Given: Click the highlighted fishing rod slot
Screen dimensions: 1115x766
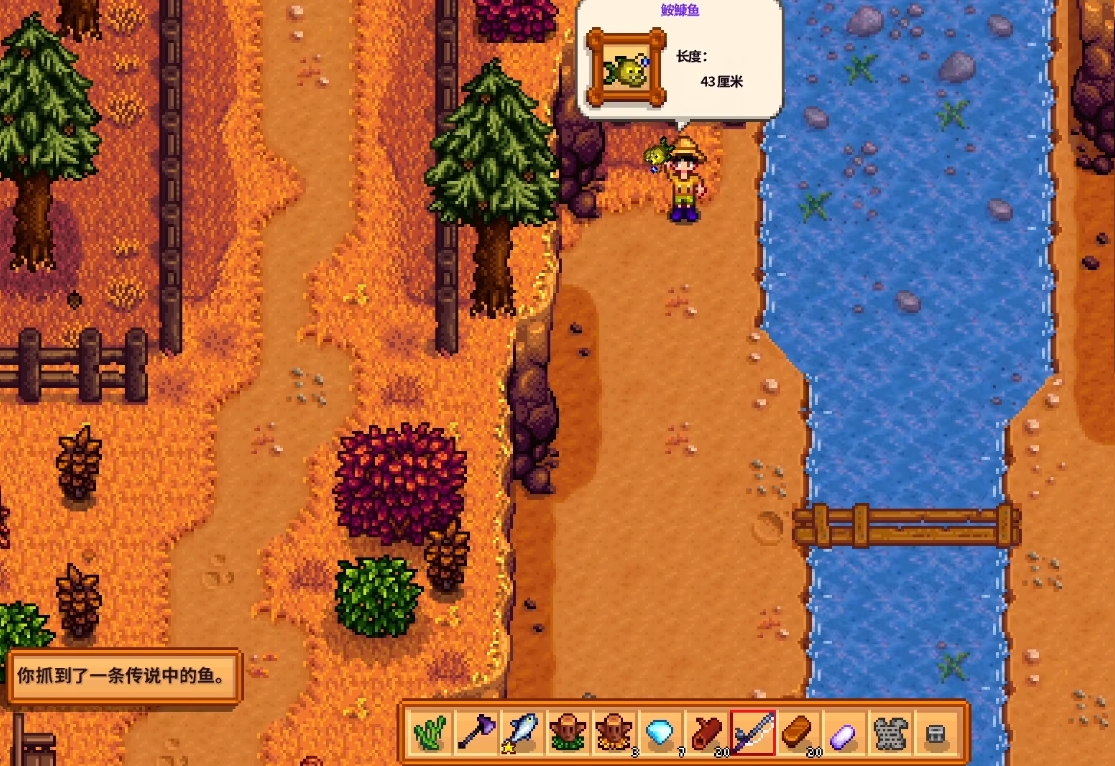Looking at the screenshot, I should (753, 733).
